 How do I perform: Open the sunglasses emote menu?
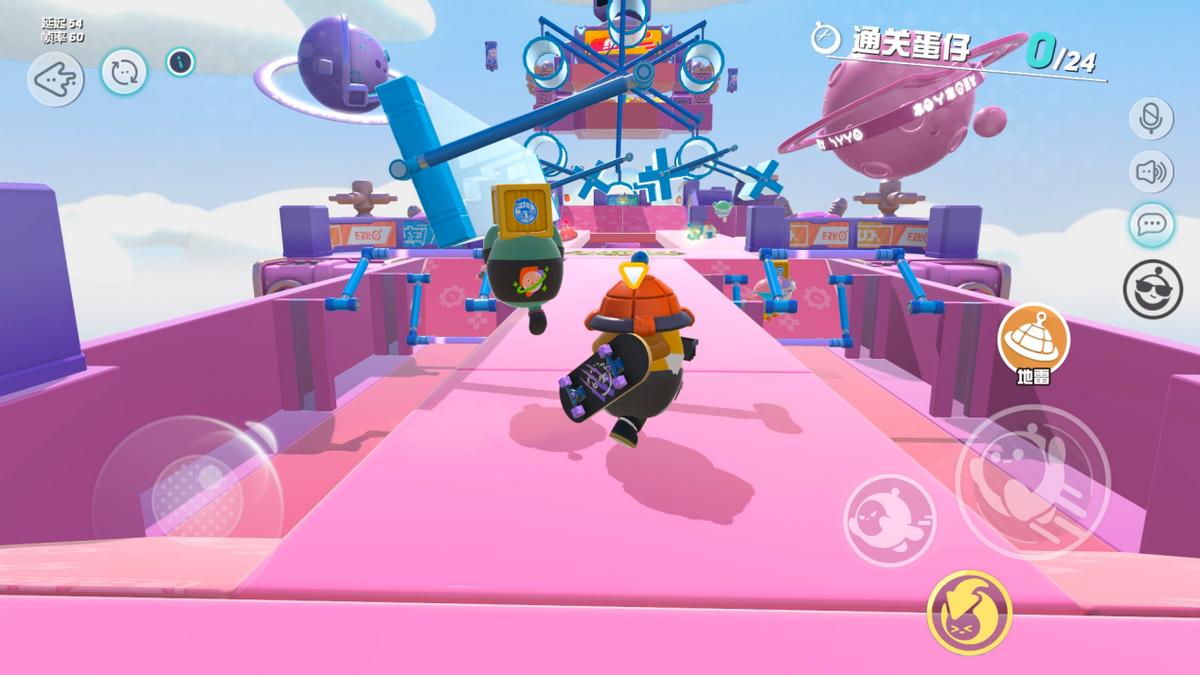pyautogui.click(x=1152, y=288)
